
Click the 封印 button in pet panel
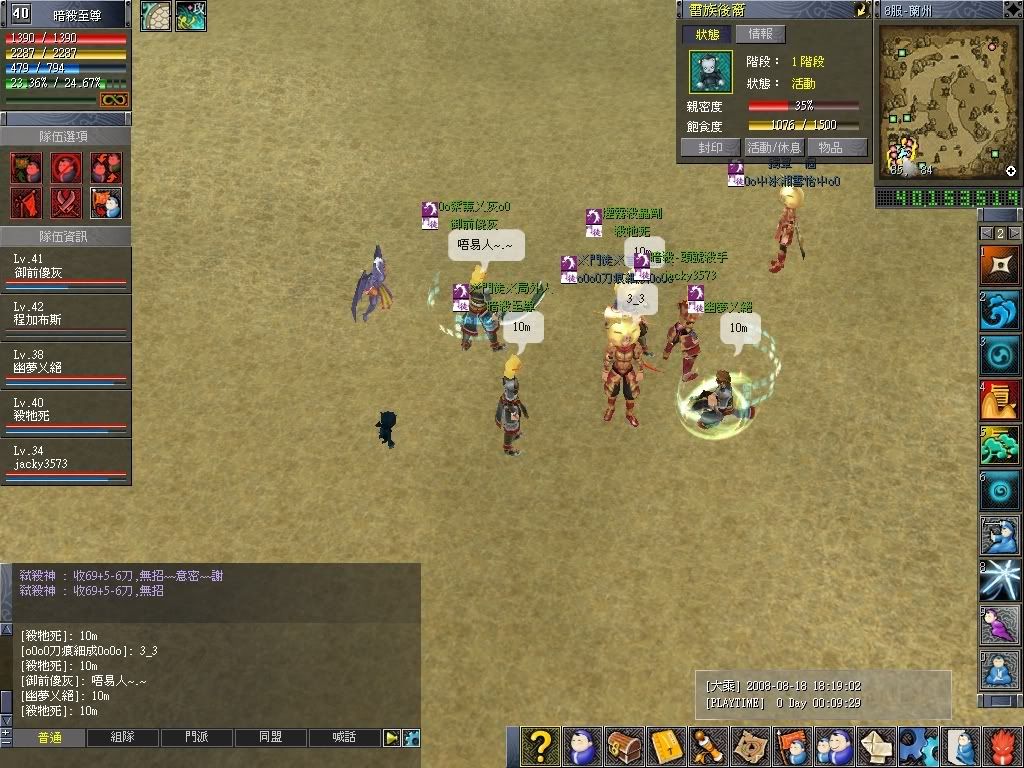coord(710,147)
